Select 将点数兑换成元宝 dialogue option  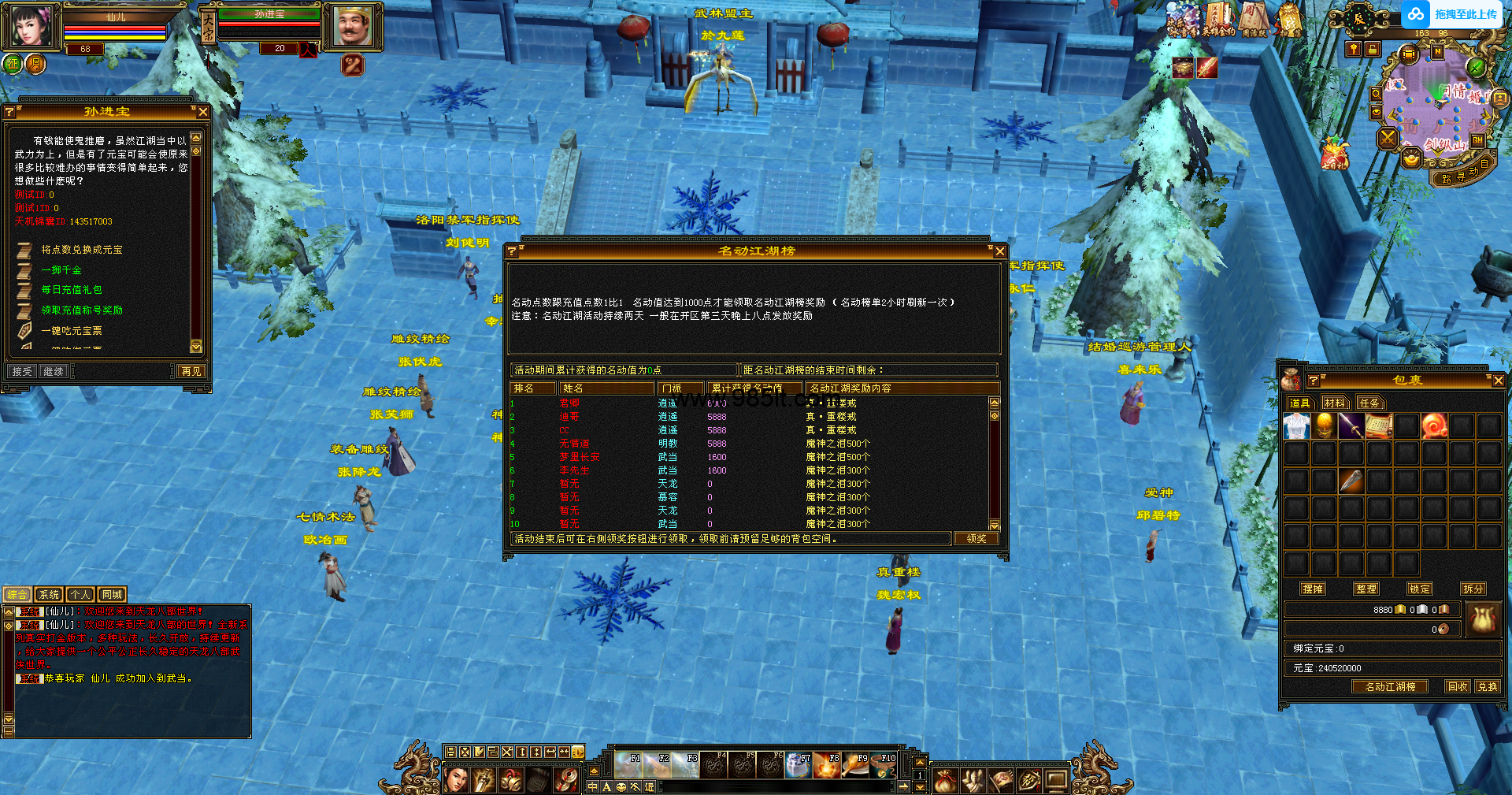pyautogui.click(x=82, y=250)
